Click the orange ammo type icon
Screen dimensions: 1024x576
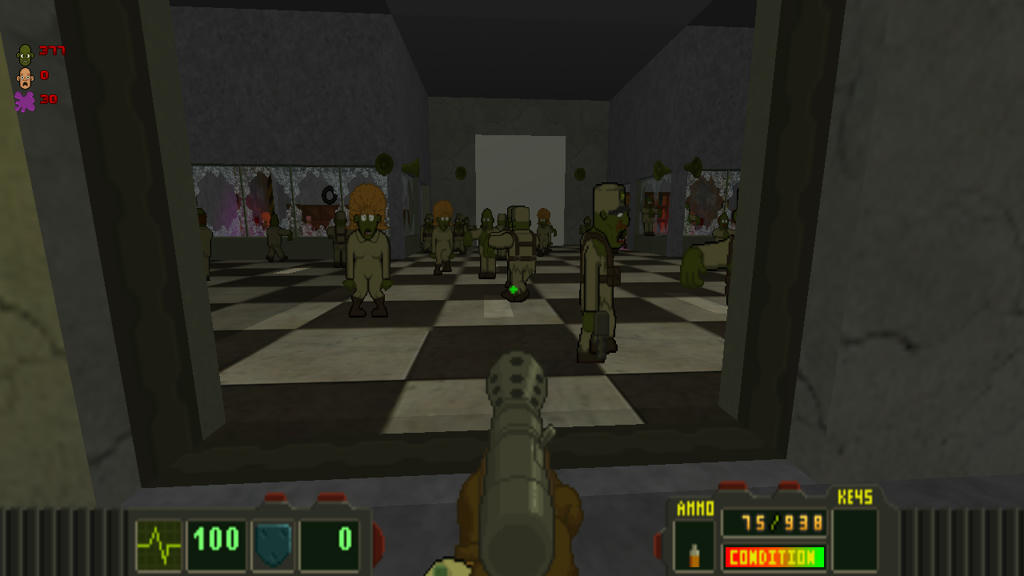click(x=694, y=551)
